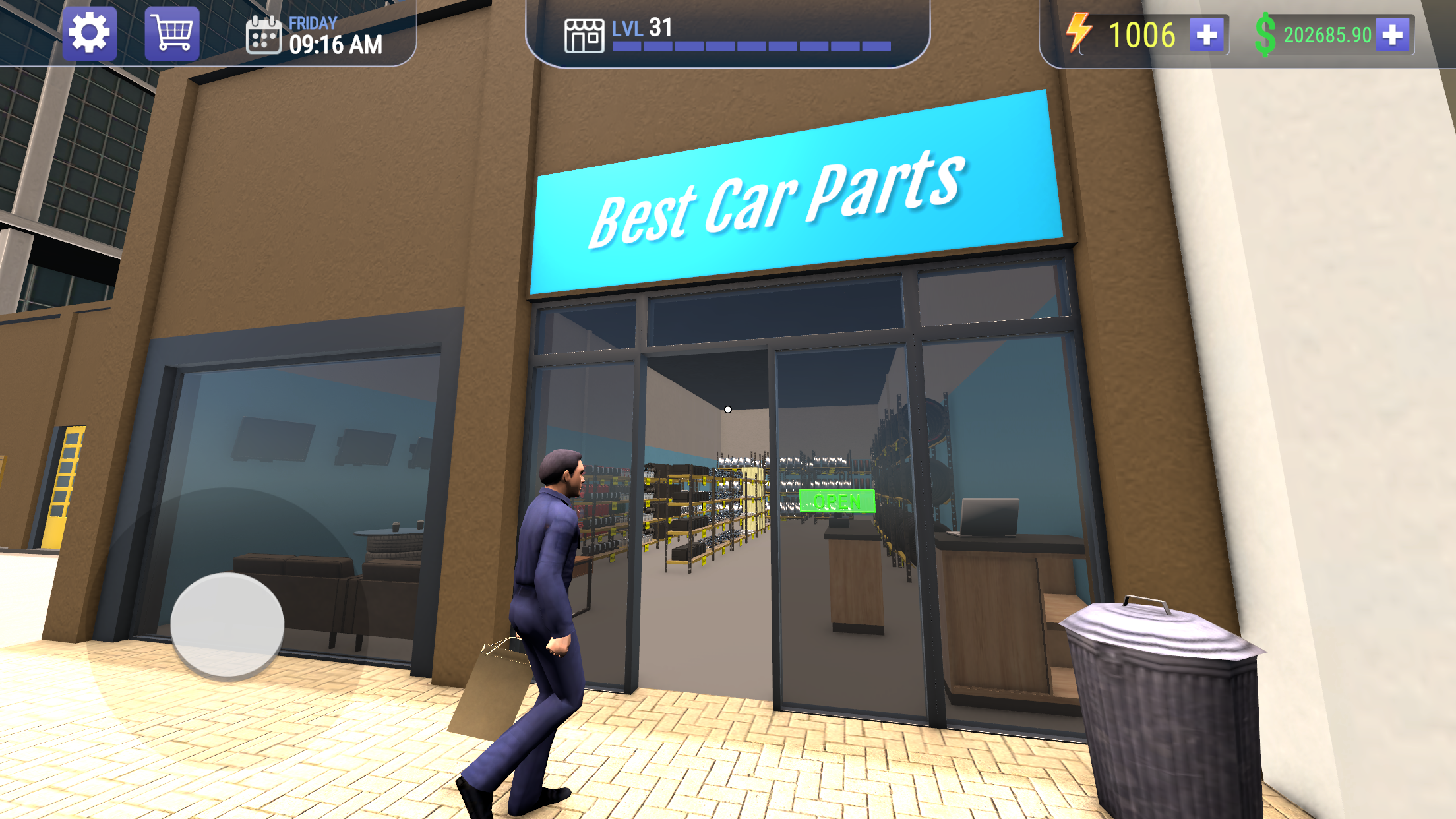Image resolution: width=1456 pixels, height=819 pixels.
Task: Click the storefront icon next to LVL 31
Action: tap(586, 36)
